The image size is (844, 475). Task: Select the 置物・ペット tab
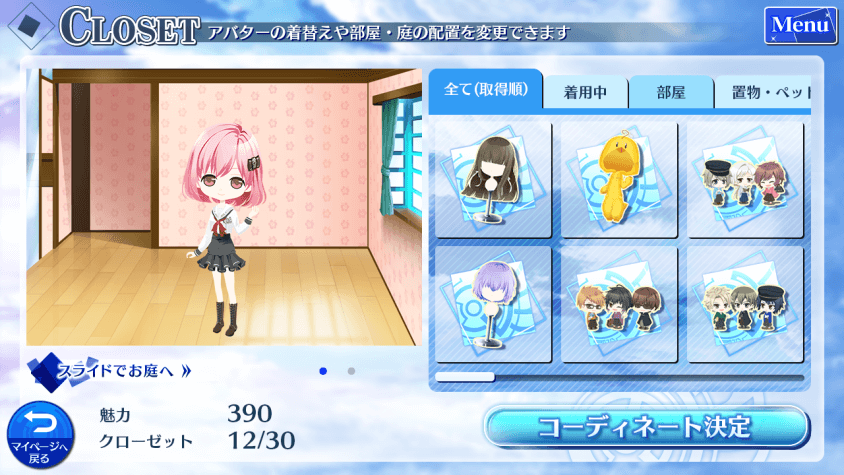coord(763,91)
